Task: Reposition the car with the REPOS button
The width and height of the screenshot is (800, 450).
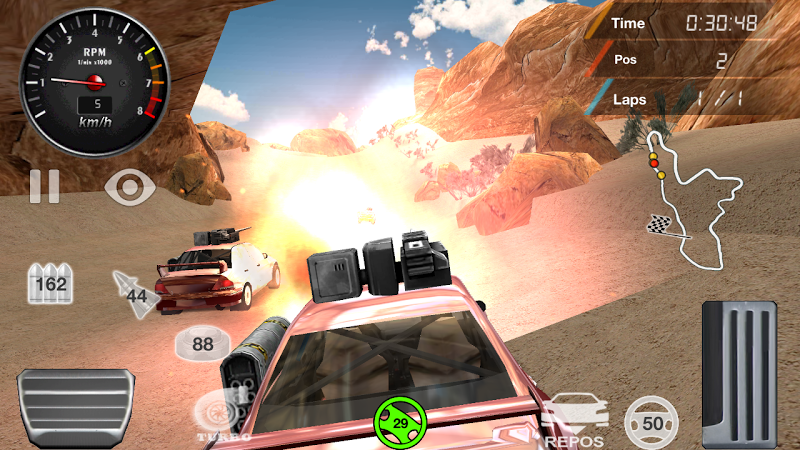Action: (575, 420)
